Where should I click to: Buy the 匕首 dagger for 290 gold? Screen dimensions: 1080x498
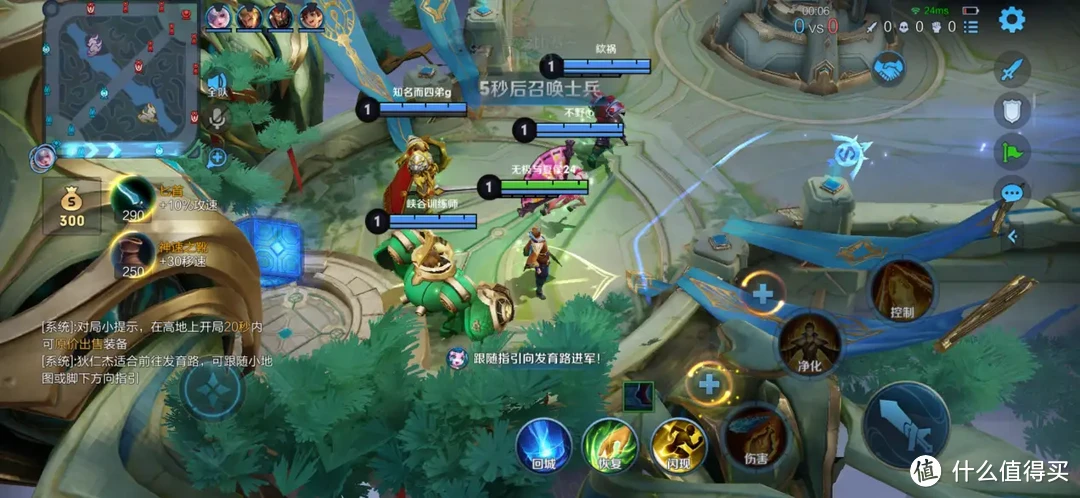[x=131, y=196]
